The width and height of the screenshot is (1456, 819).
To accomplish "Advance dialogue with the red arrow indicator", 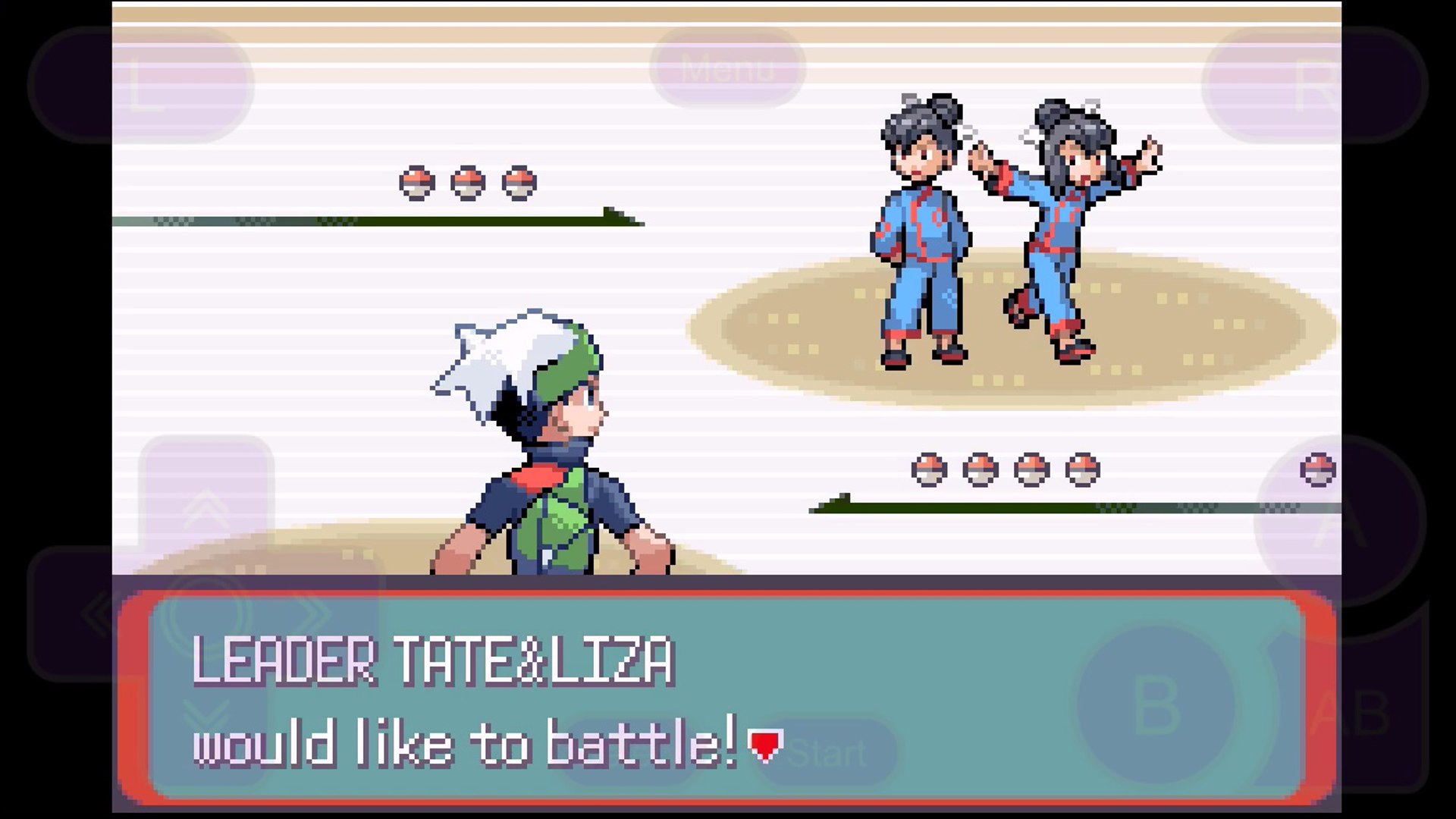I will [764, 745].
